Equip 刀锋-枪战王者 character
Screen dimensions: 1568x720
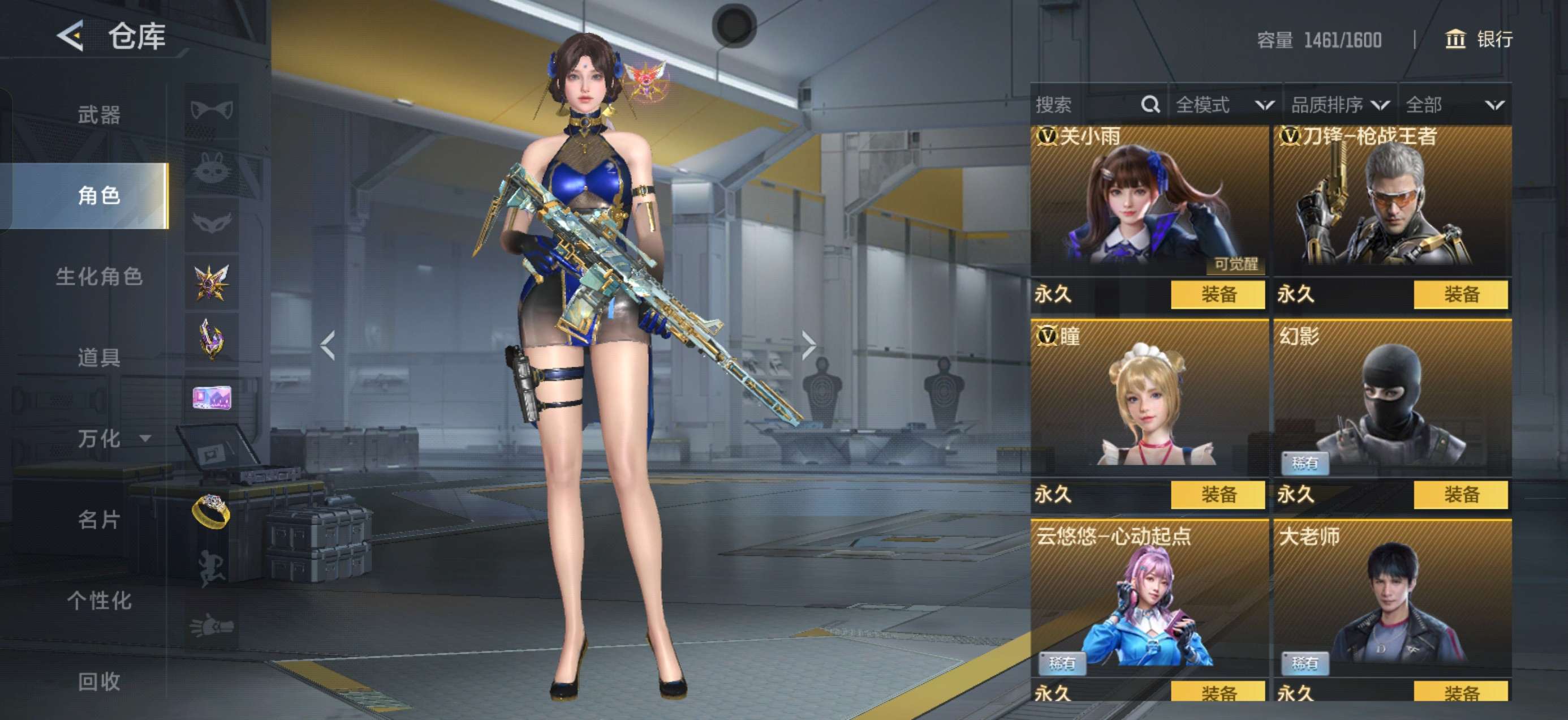(x=1461, y=295)
